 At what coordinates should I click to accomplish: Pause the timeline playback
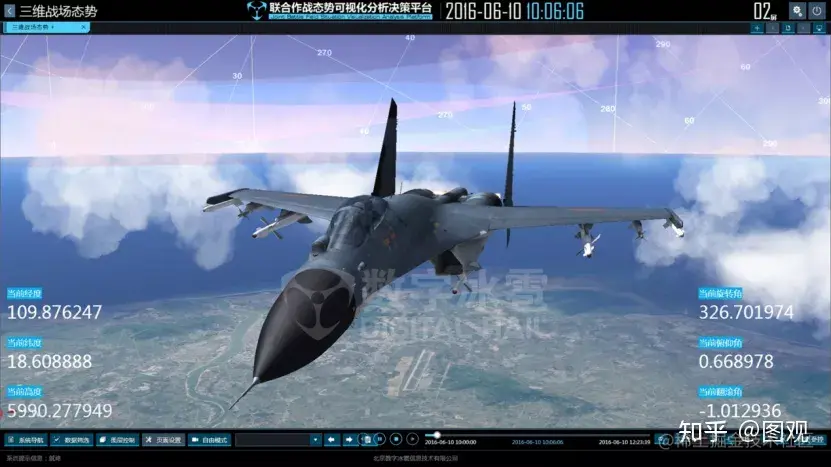pyautogui.click(x=381, y=439)
